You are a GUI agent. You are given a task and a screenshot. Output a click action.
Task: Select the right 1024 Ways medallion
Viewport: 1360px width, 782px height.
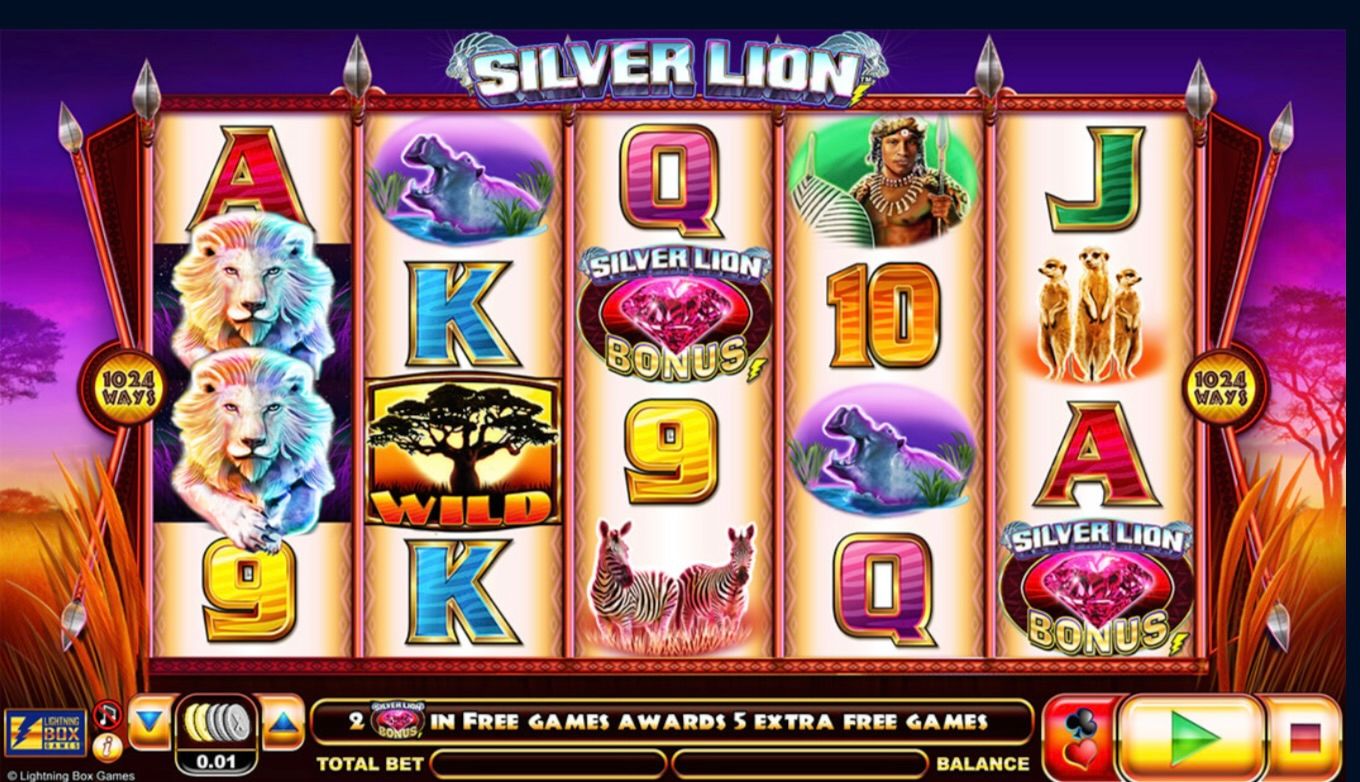[1218, 385]
